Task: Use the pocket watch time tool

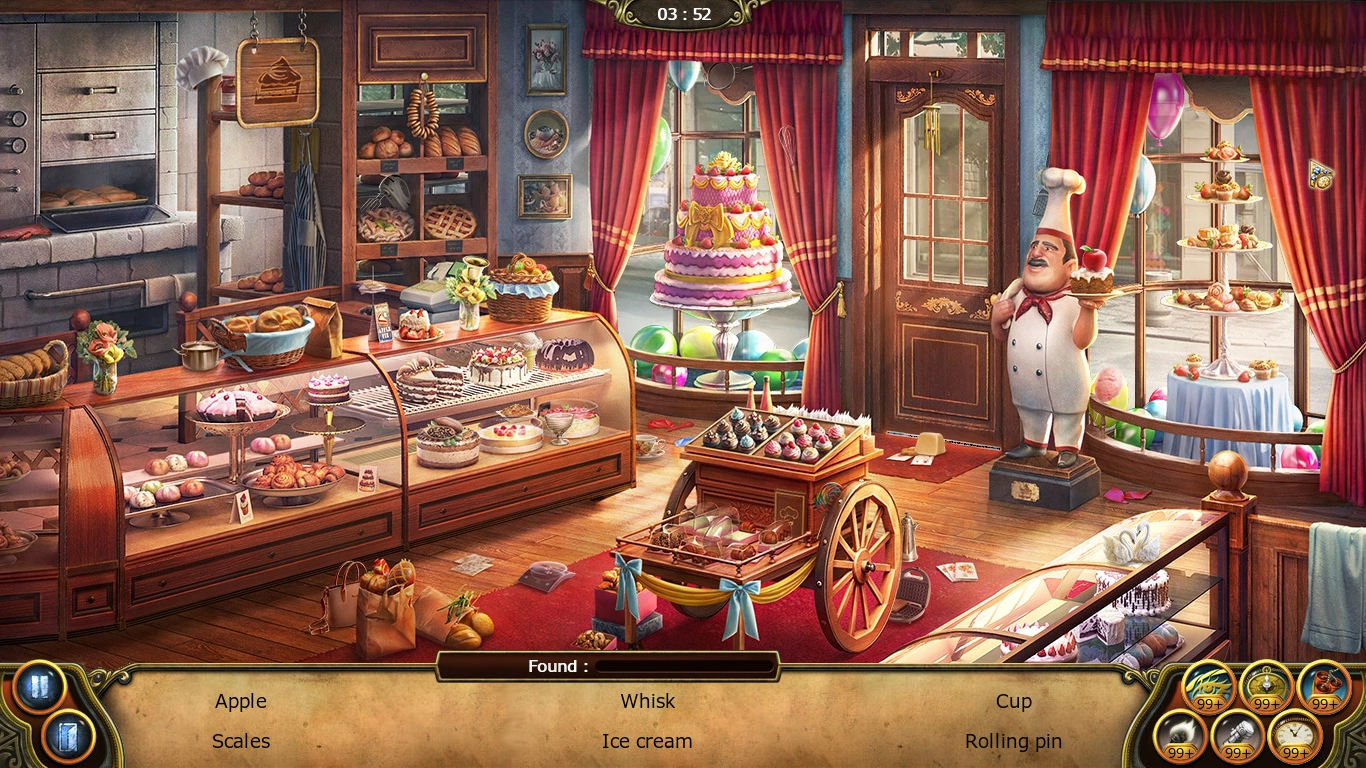Action: pos(1296,737)
